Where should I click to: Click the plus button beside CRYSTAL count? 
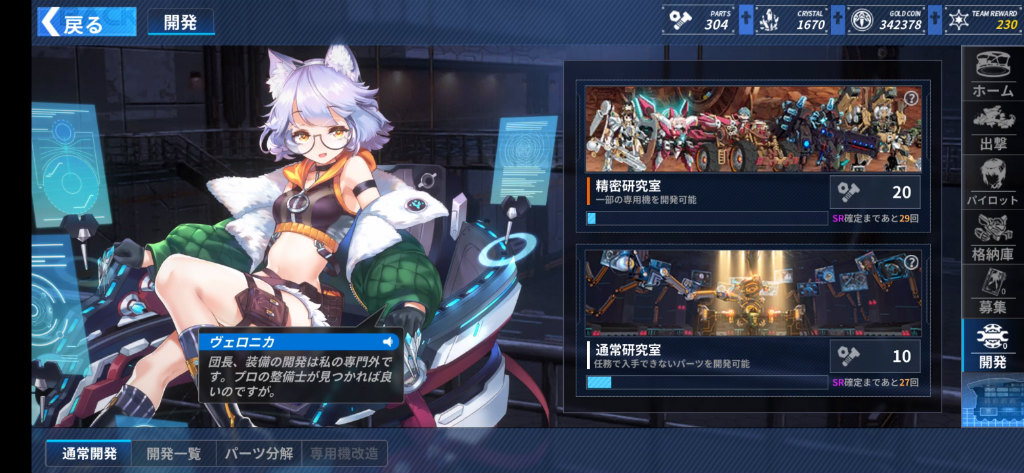(836, 20)
